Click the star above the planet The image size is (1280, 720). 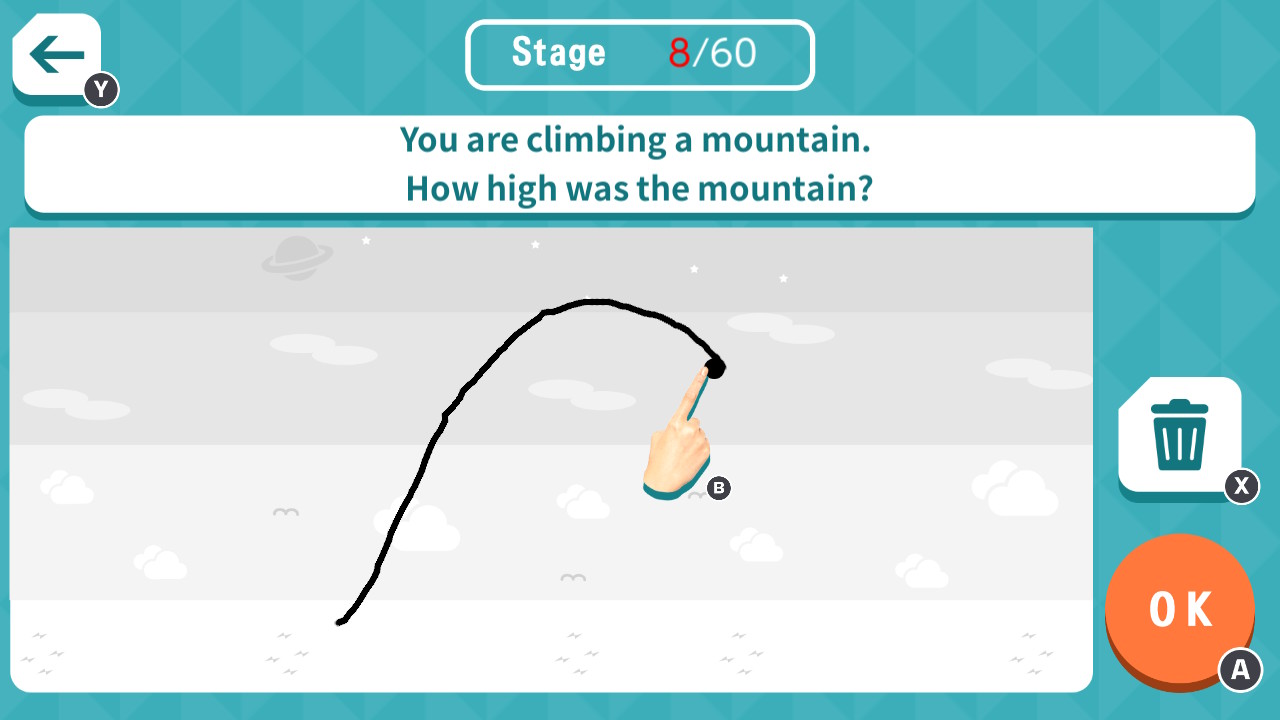(x=366, y=240)
